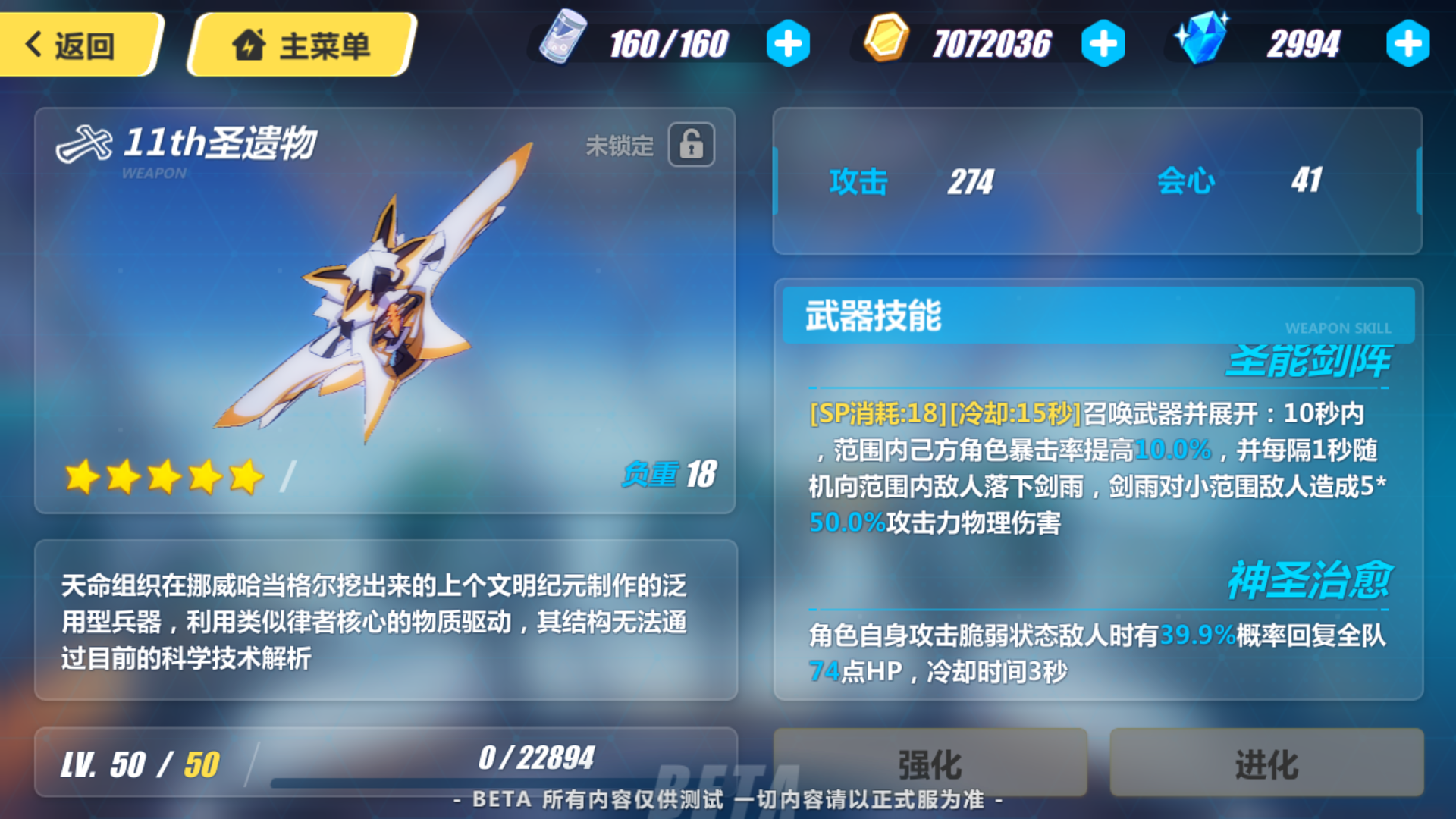Click the plus icon to buy stamina
1456x819 pixels.
coord(787,43)
